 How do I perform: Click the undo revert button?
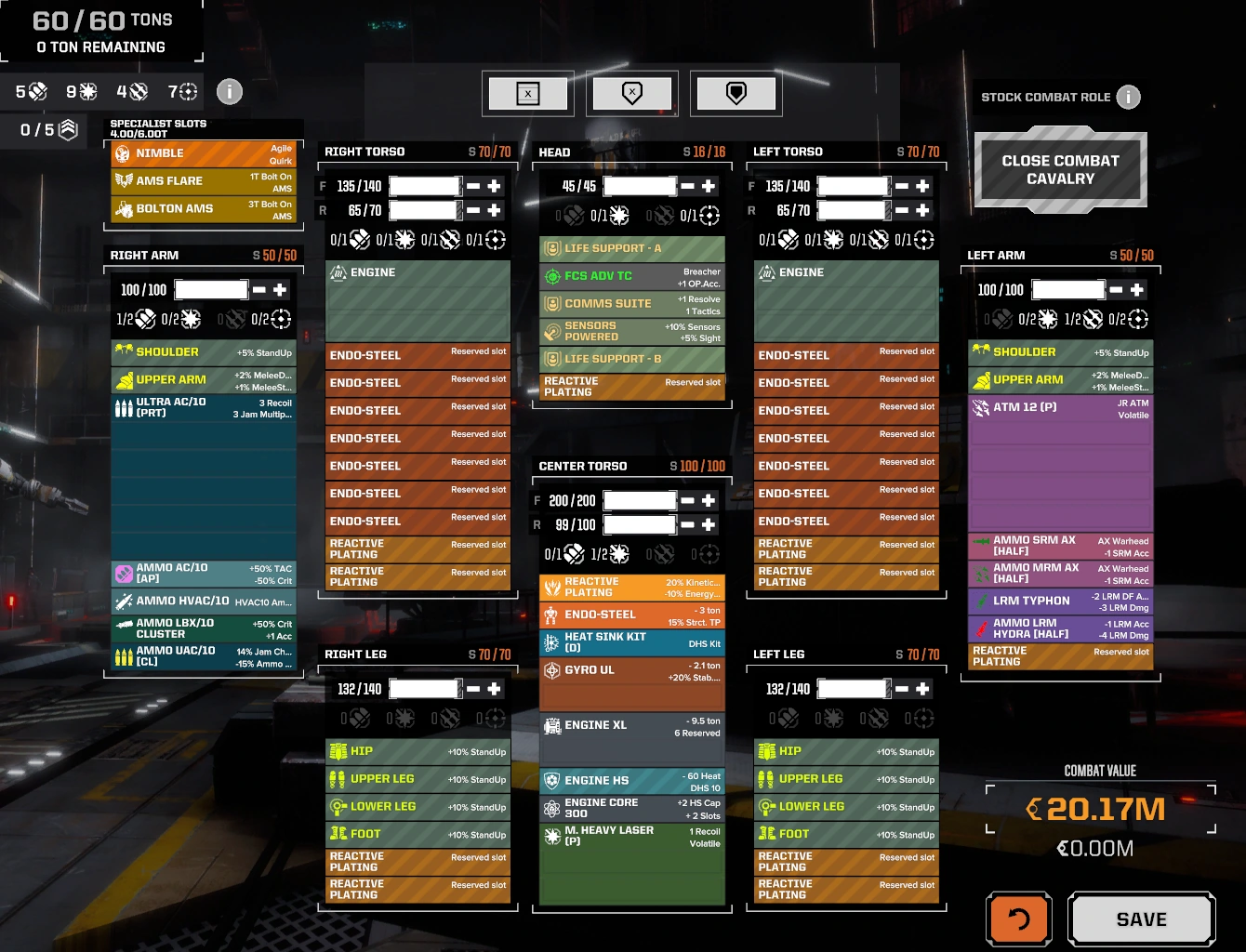coord(1018,919)
